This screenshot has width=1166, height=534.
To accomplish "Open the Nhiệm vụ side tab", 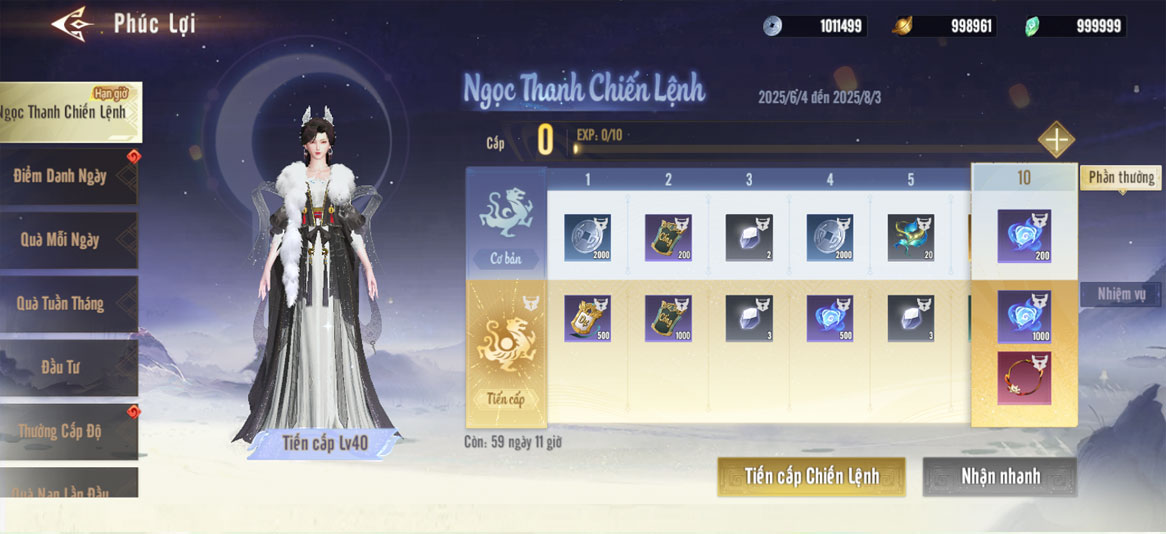I will 1121,294.
